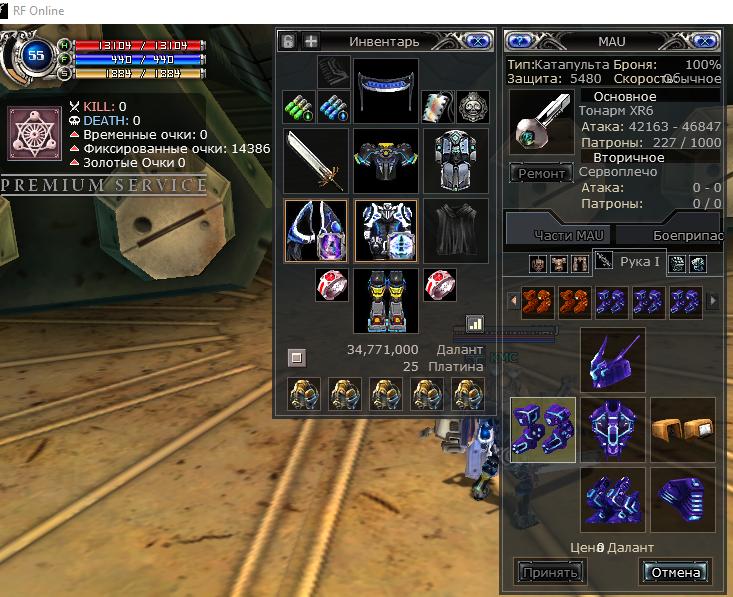Close the Инвентарь inventory window
733x597 pixels.
tap(477, 41)
